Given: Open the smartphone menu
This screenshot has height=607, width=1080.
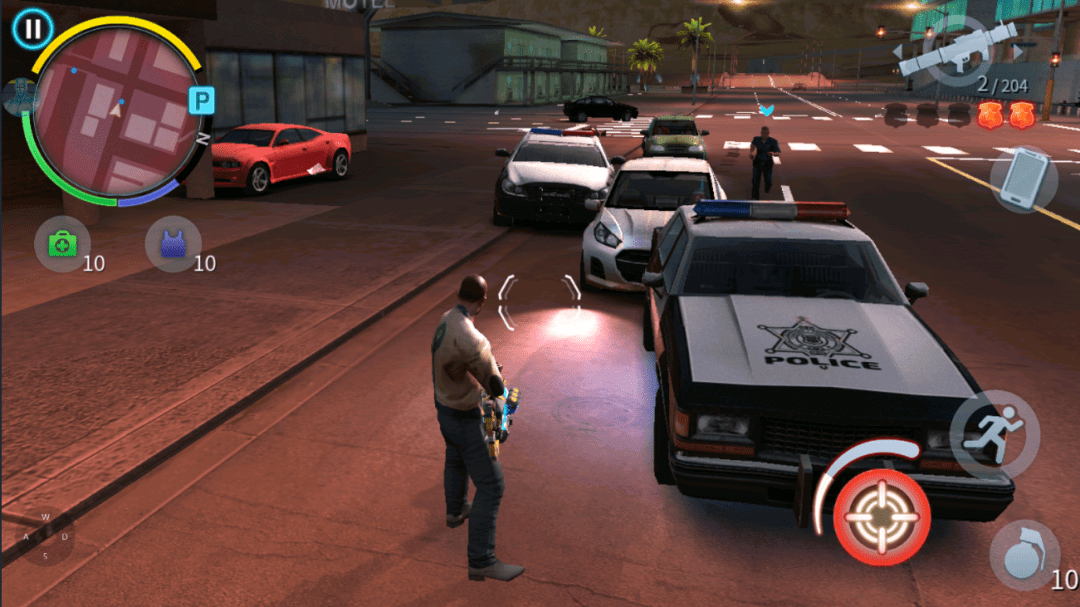Looking at the screenshot, I should point(1024,179).
